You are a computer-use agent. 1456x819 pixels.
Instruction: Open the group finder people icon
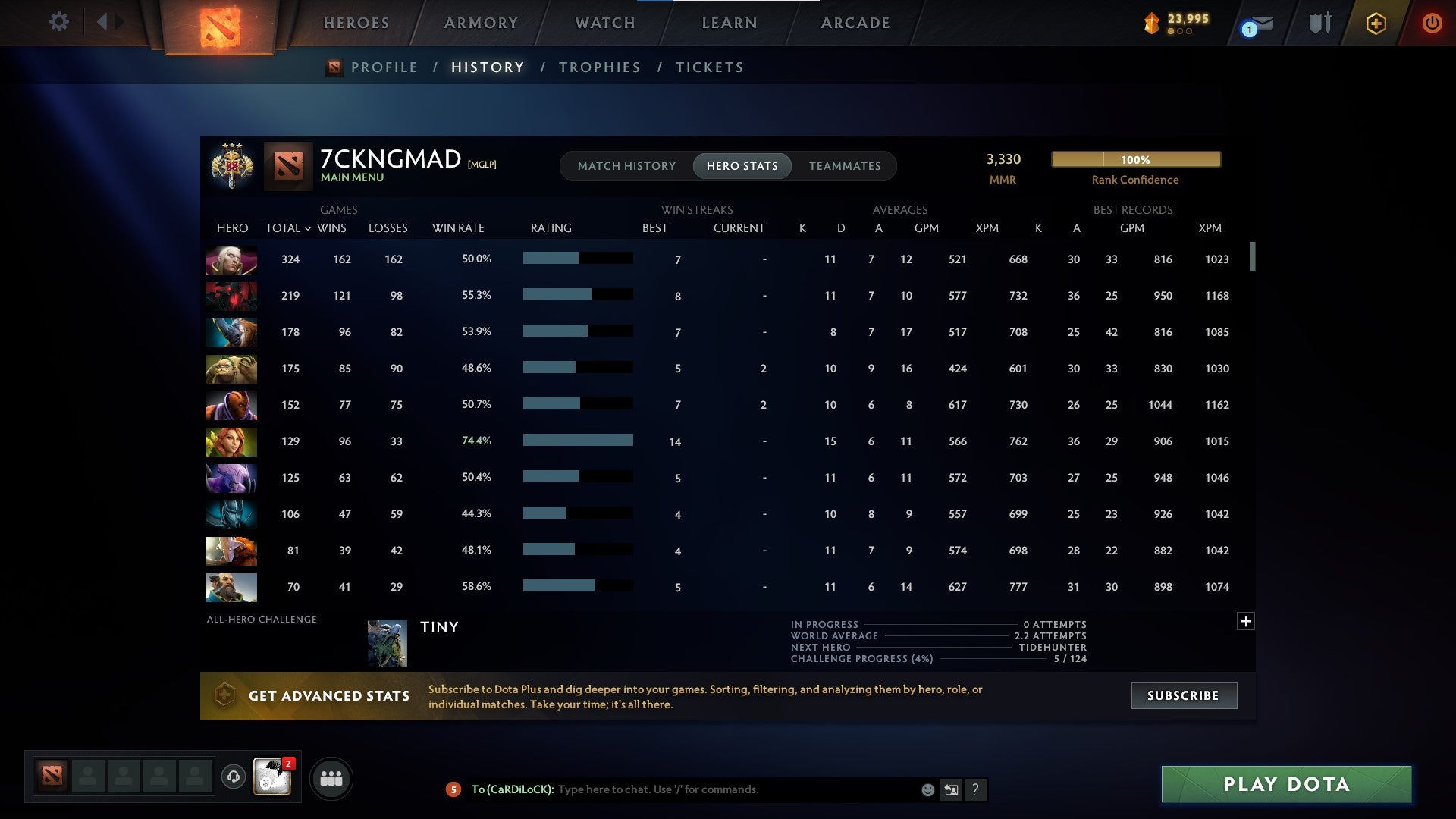[x=331, y=777]
